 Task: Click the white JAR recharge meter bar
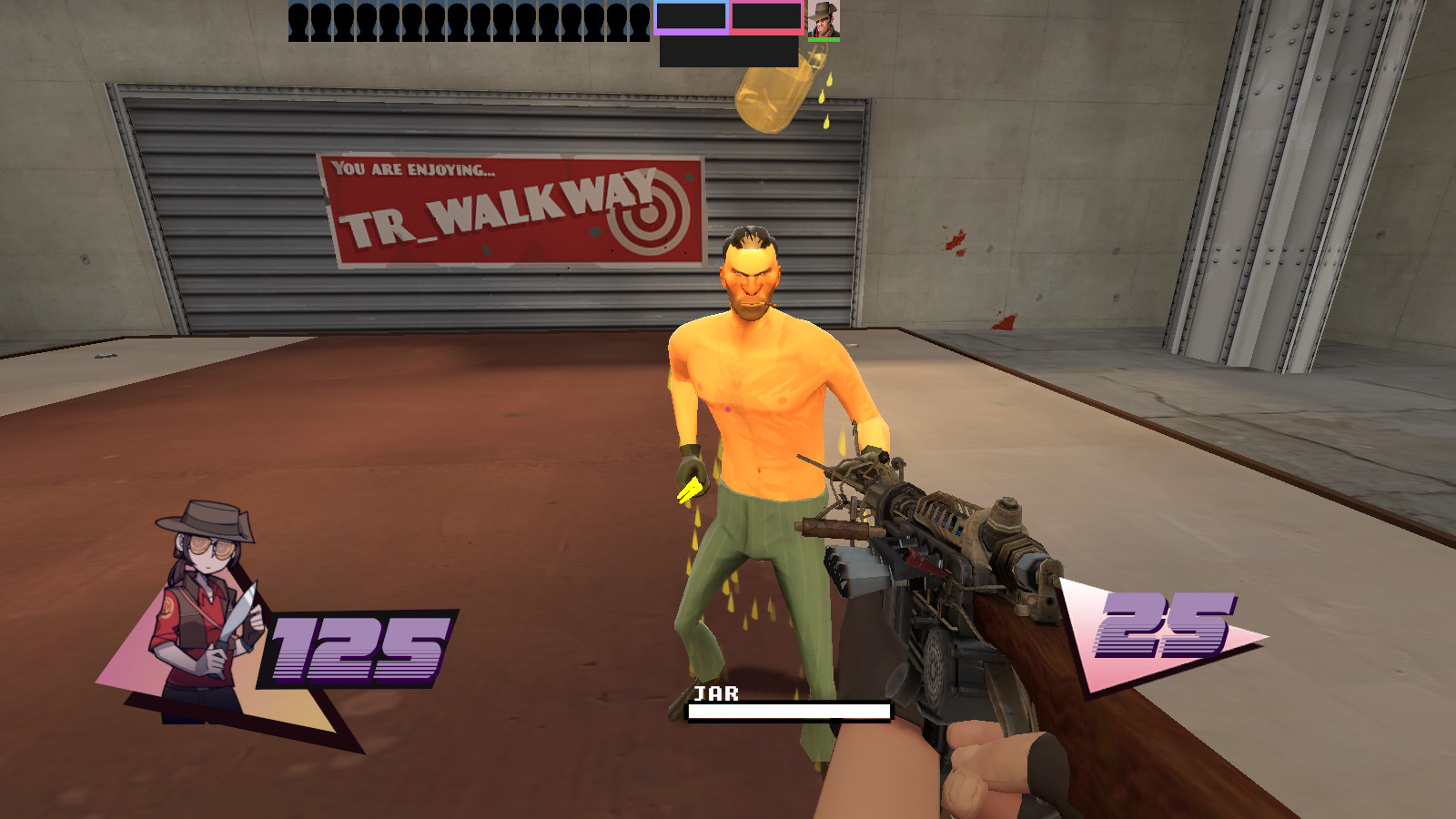(x=789, y=710)
